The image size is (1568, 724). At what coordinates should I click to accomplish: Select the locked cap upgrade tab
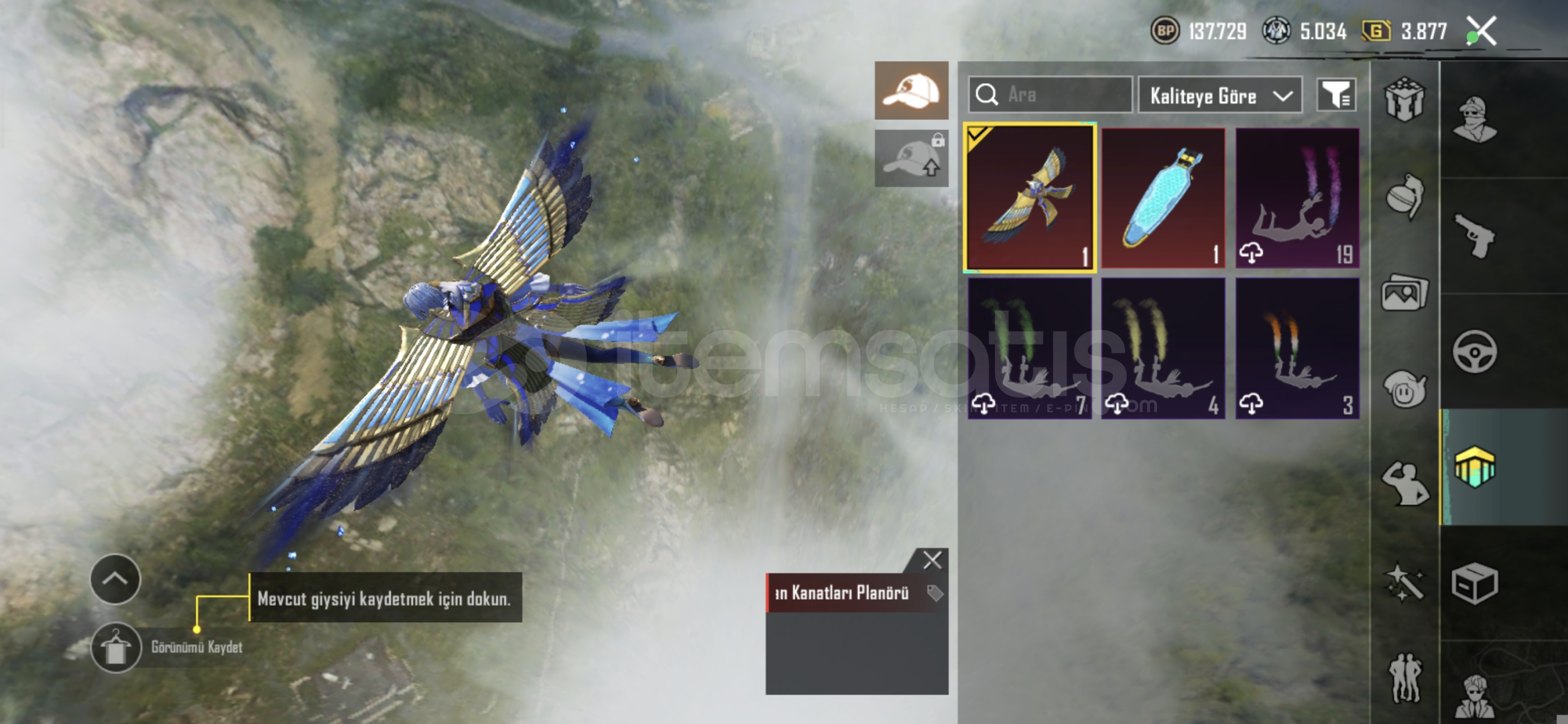[x=911, y=158]
